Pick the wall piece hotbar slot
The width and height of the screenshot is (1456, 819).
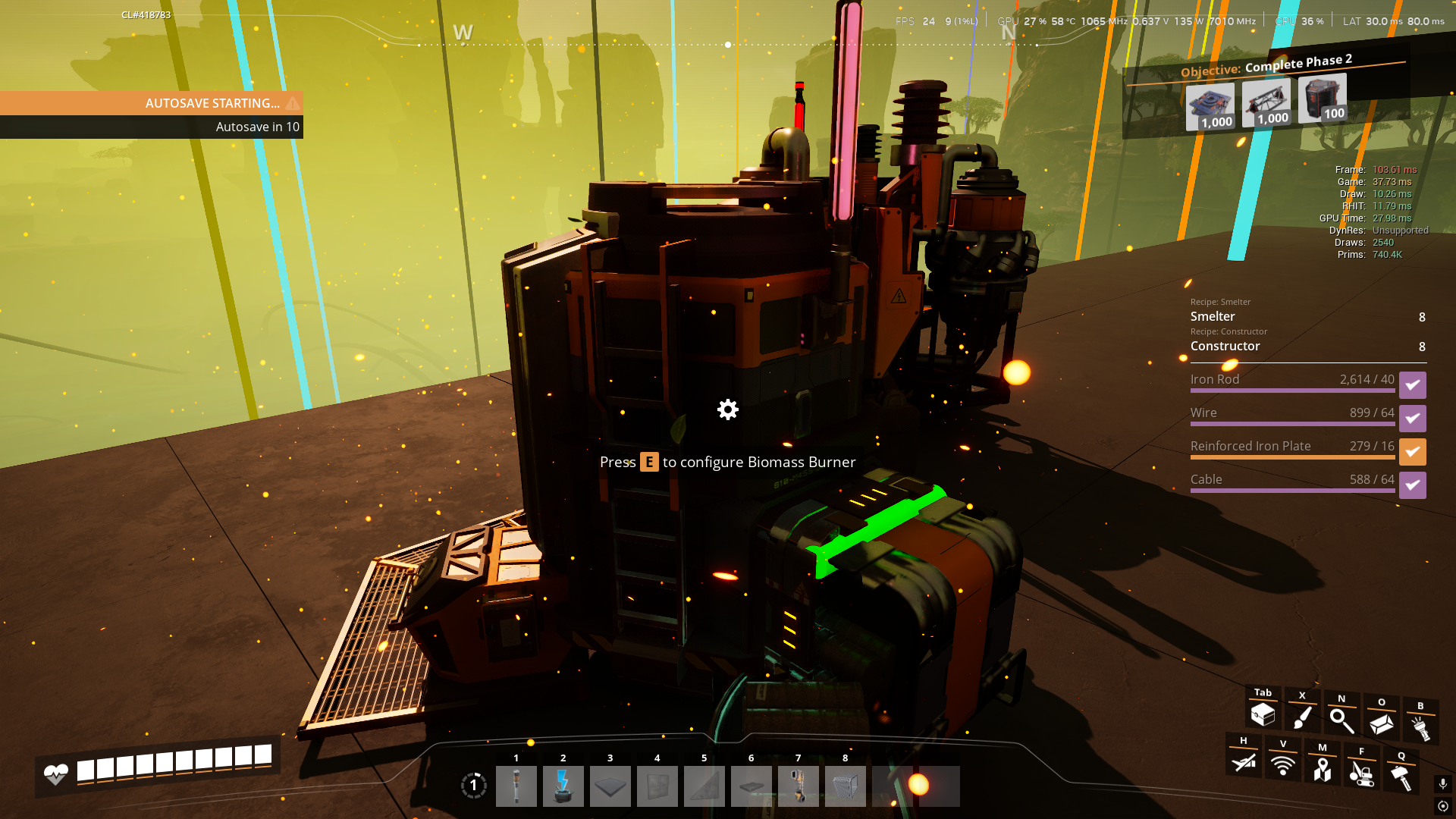(657, 786)
